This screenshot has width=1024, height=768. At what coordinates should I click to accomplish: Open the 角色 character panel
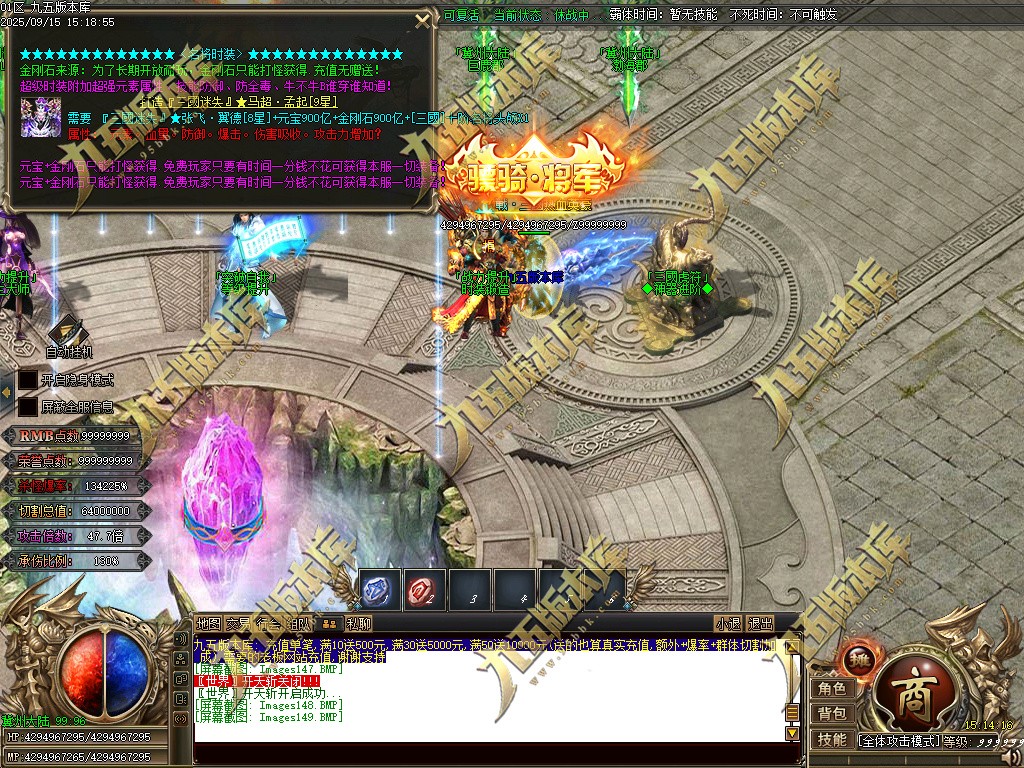pos(831,688)
